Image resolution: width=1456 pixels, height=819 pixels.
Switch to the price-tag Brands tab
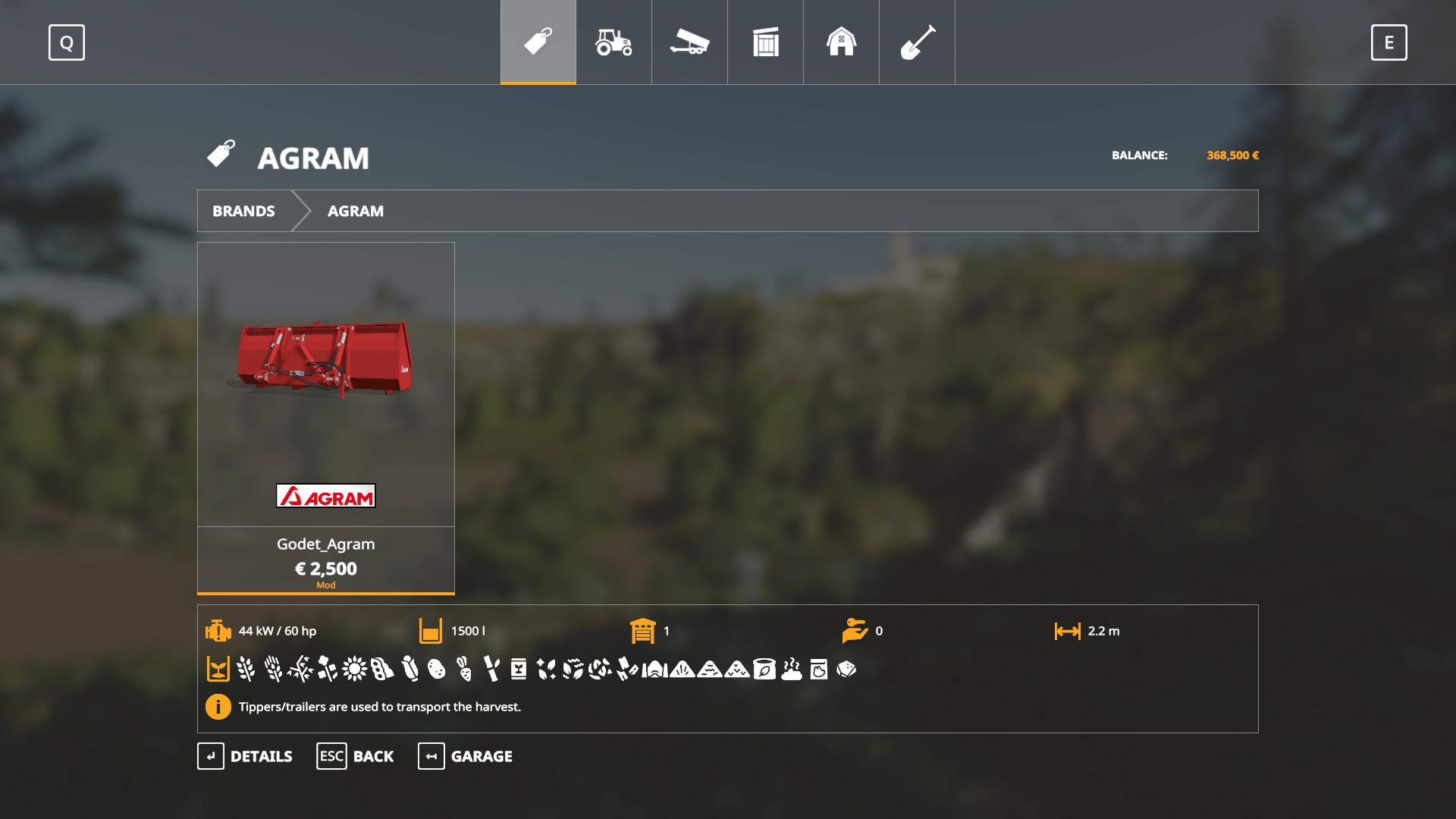(x=538, y=42)
